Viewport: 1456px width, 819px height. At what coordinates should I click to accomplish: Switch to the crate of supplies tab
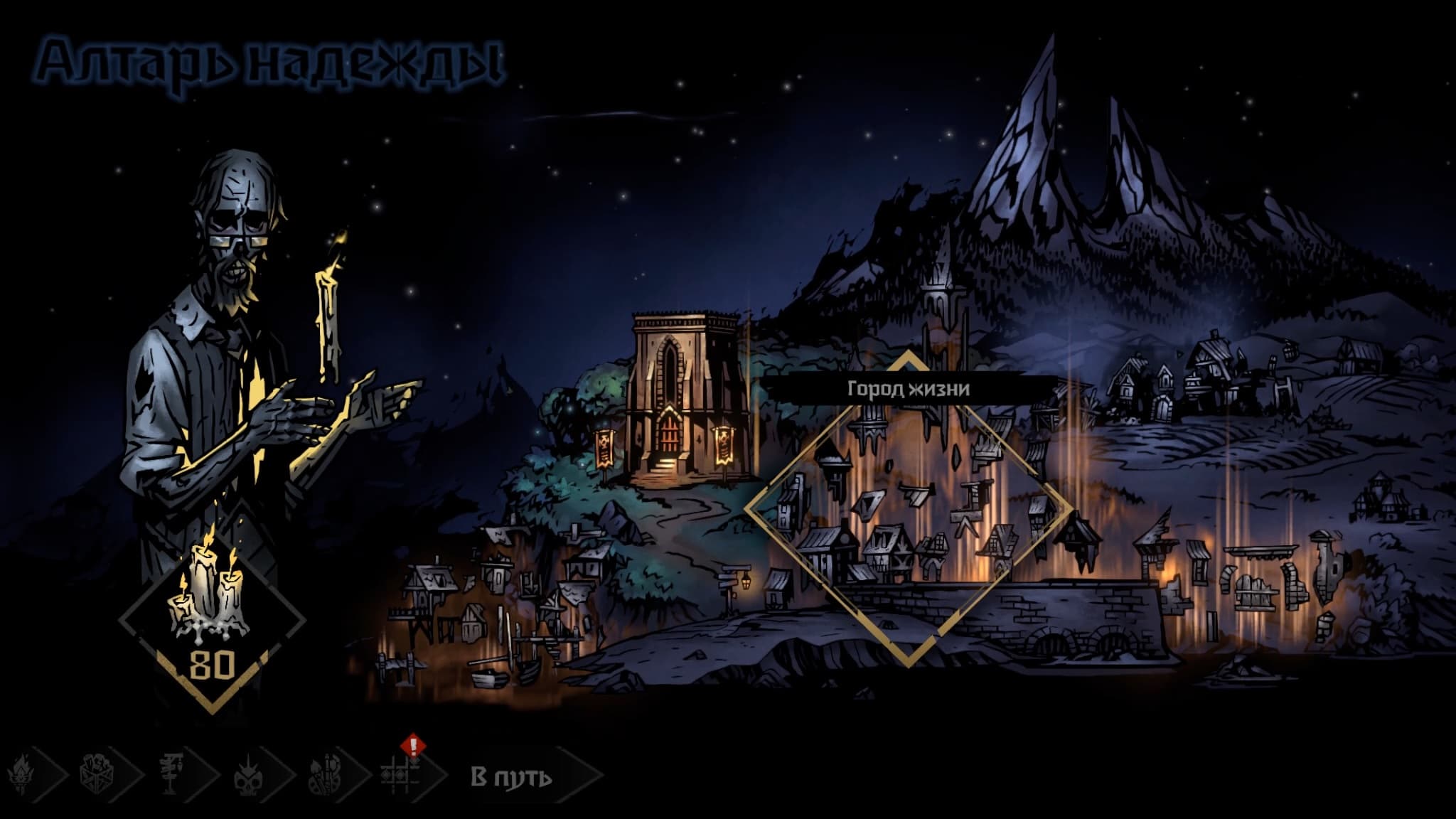coord(97,773)
